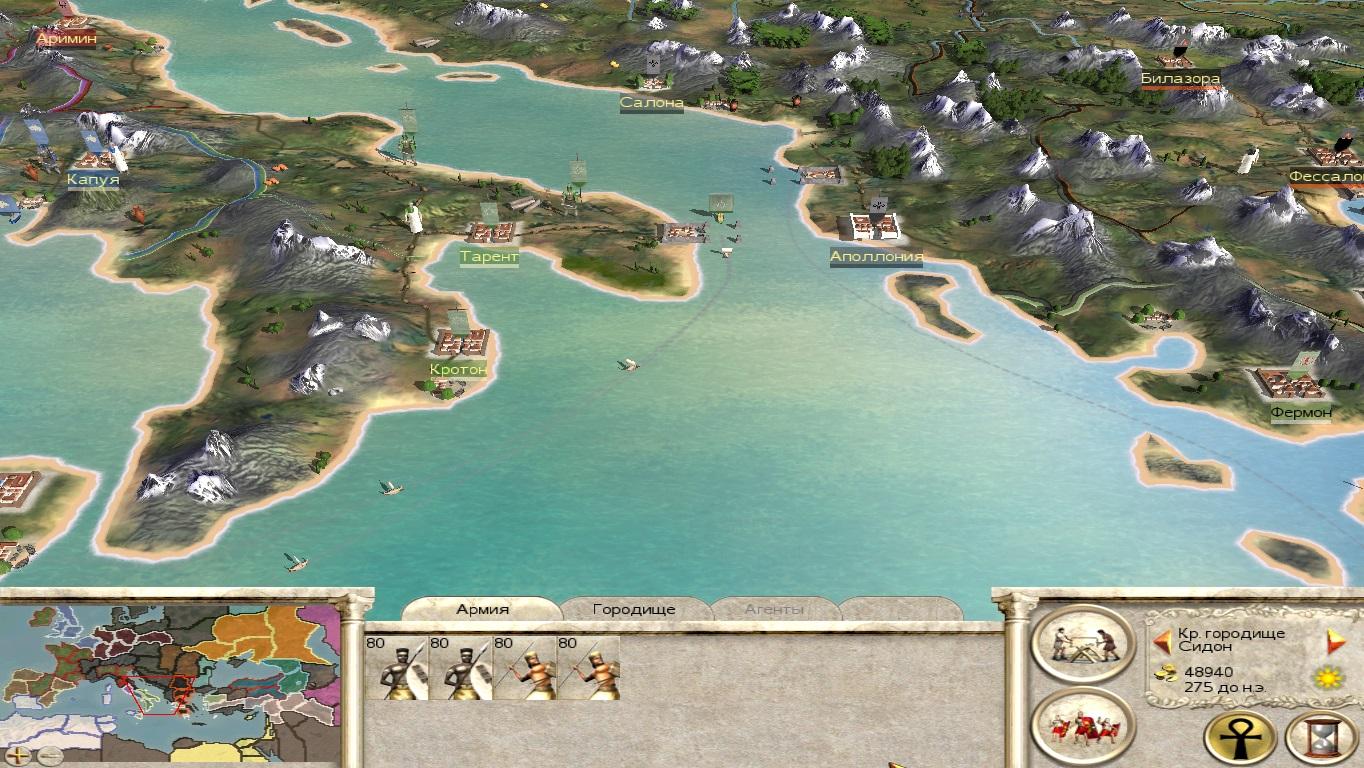Select the greyed Агенты tab
This screenshot has height=768, width=1364.
(774, 609)
